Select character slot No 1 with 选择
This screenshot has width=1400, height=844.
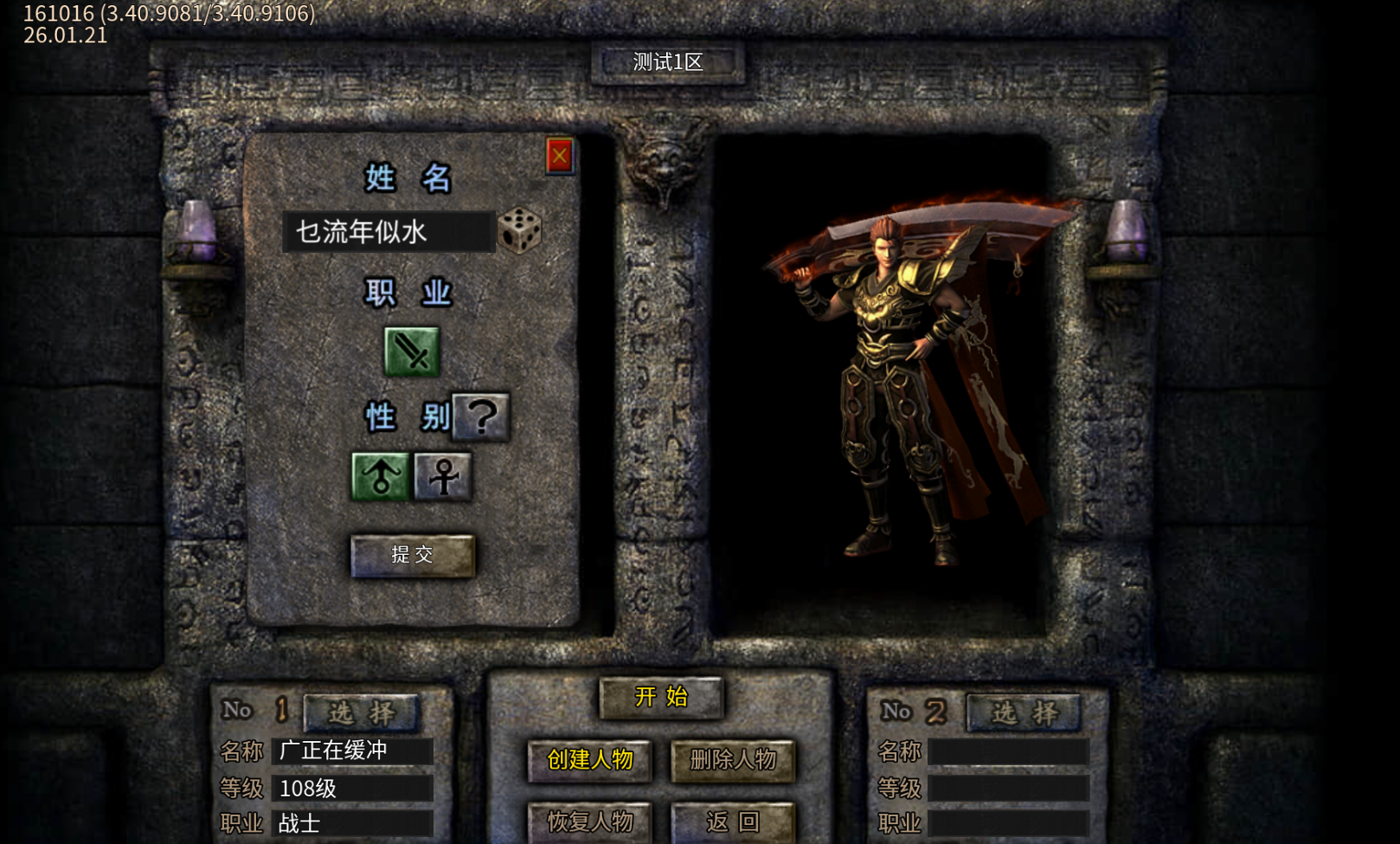pyautogui.click(x=362, y=713)
